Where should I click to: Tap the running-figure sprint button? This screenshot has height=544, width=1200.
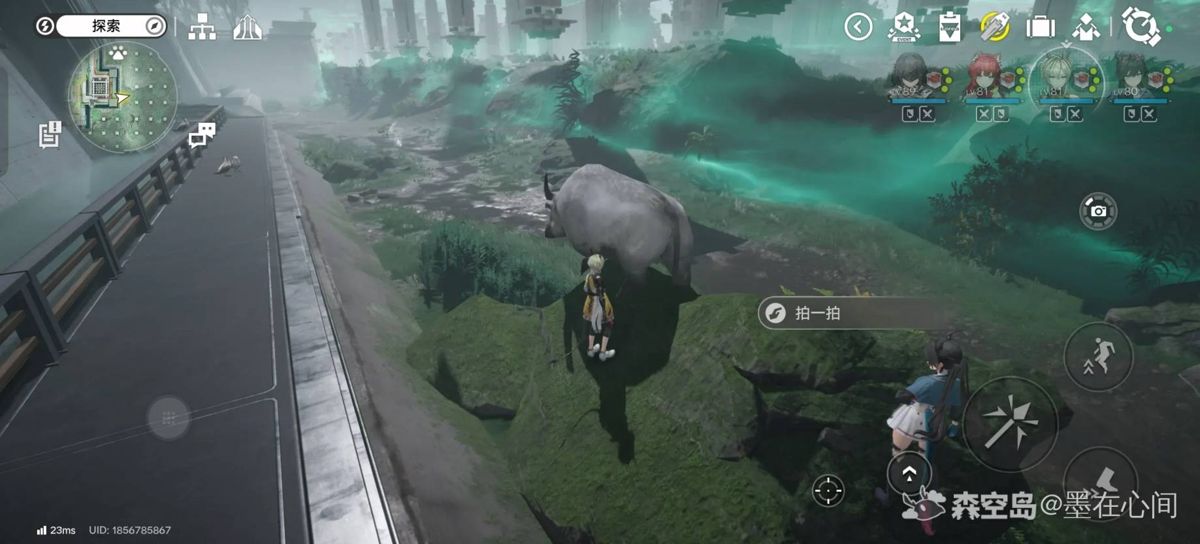click(x=1098, y=356)
